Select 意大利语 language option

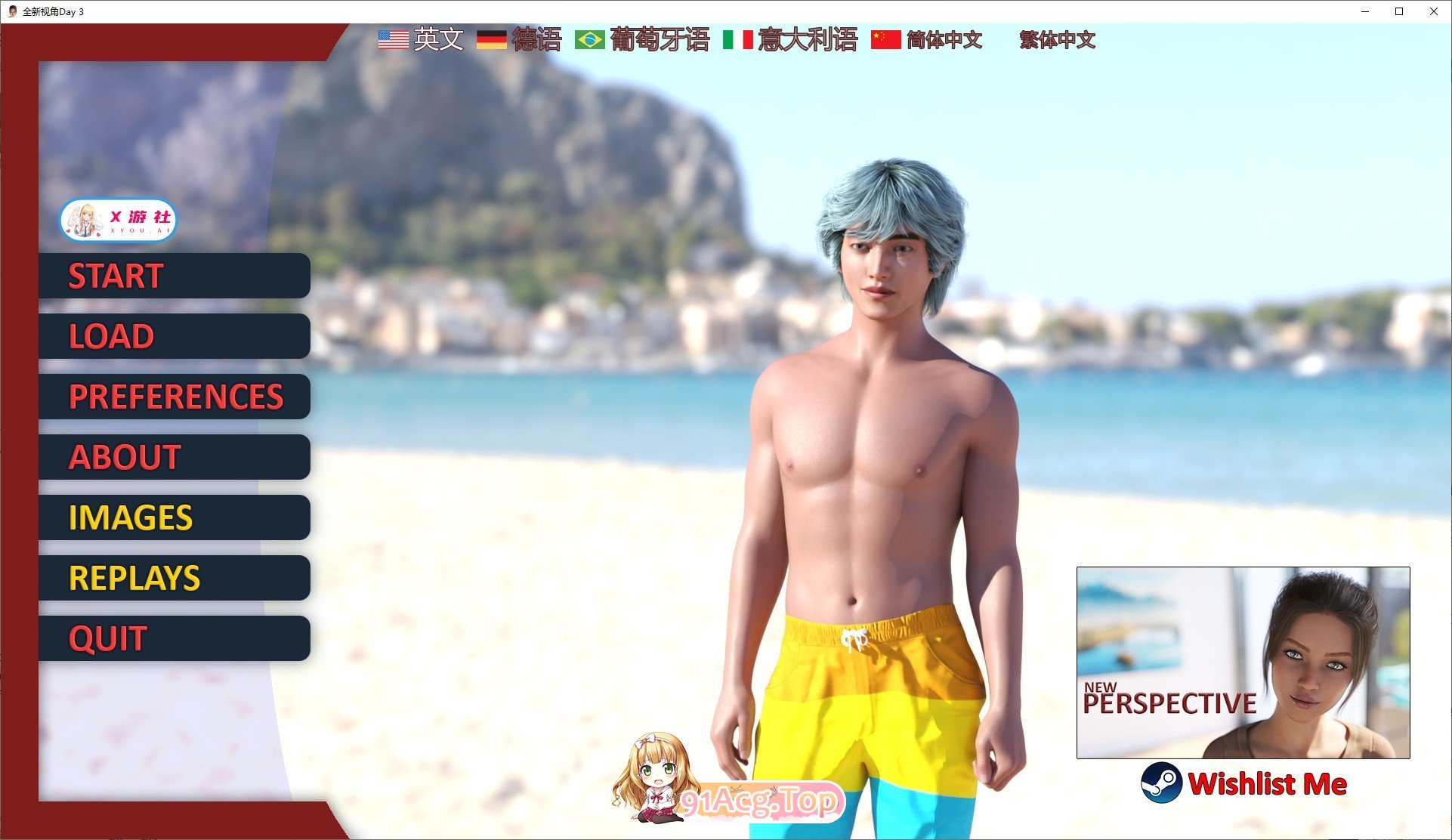pyautogui.click(x=805, y=40)
